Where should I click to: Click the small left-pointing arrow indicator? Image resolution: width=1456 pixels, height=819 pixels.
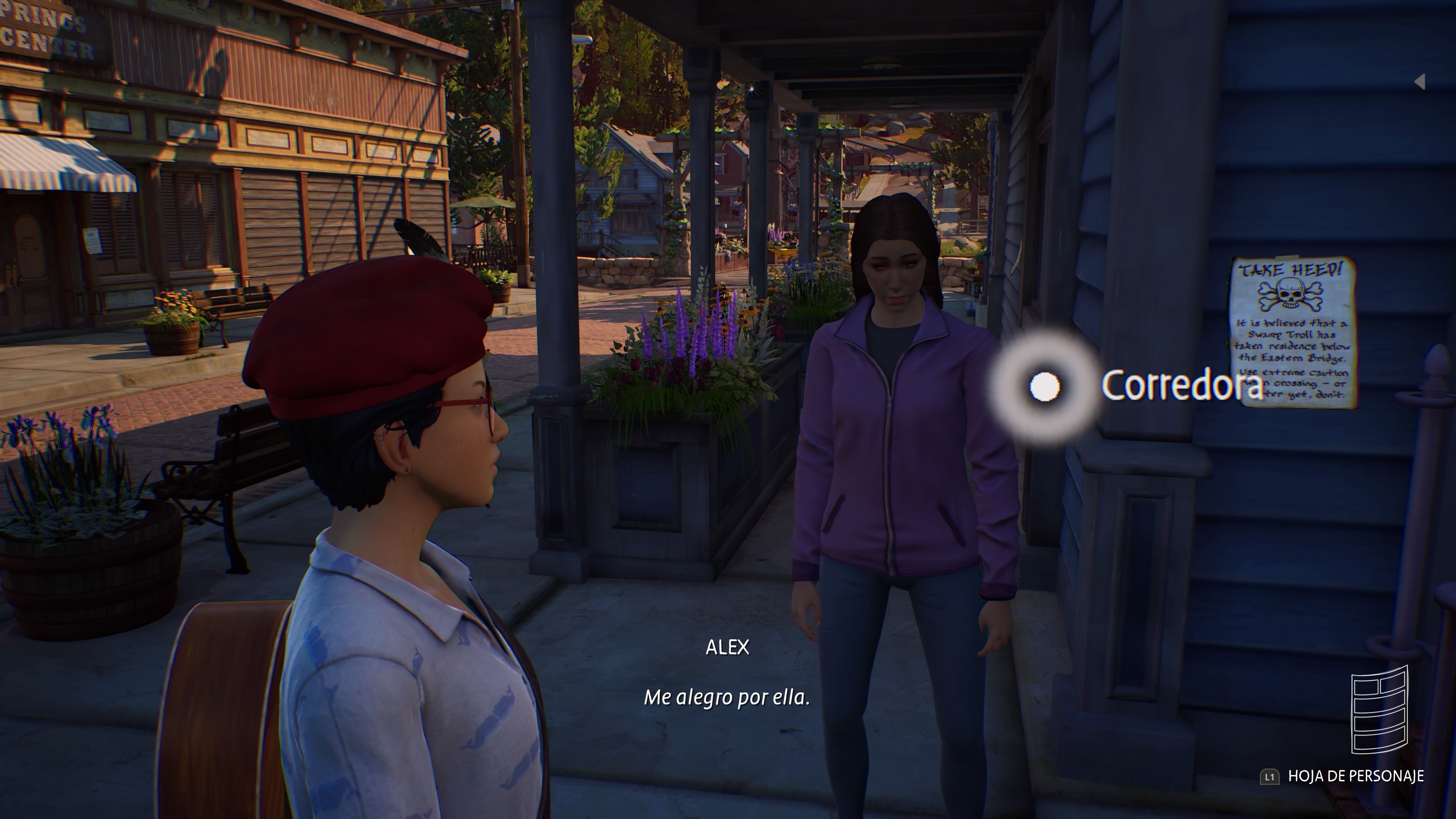point(1420,82)
